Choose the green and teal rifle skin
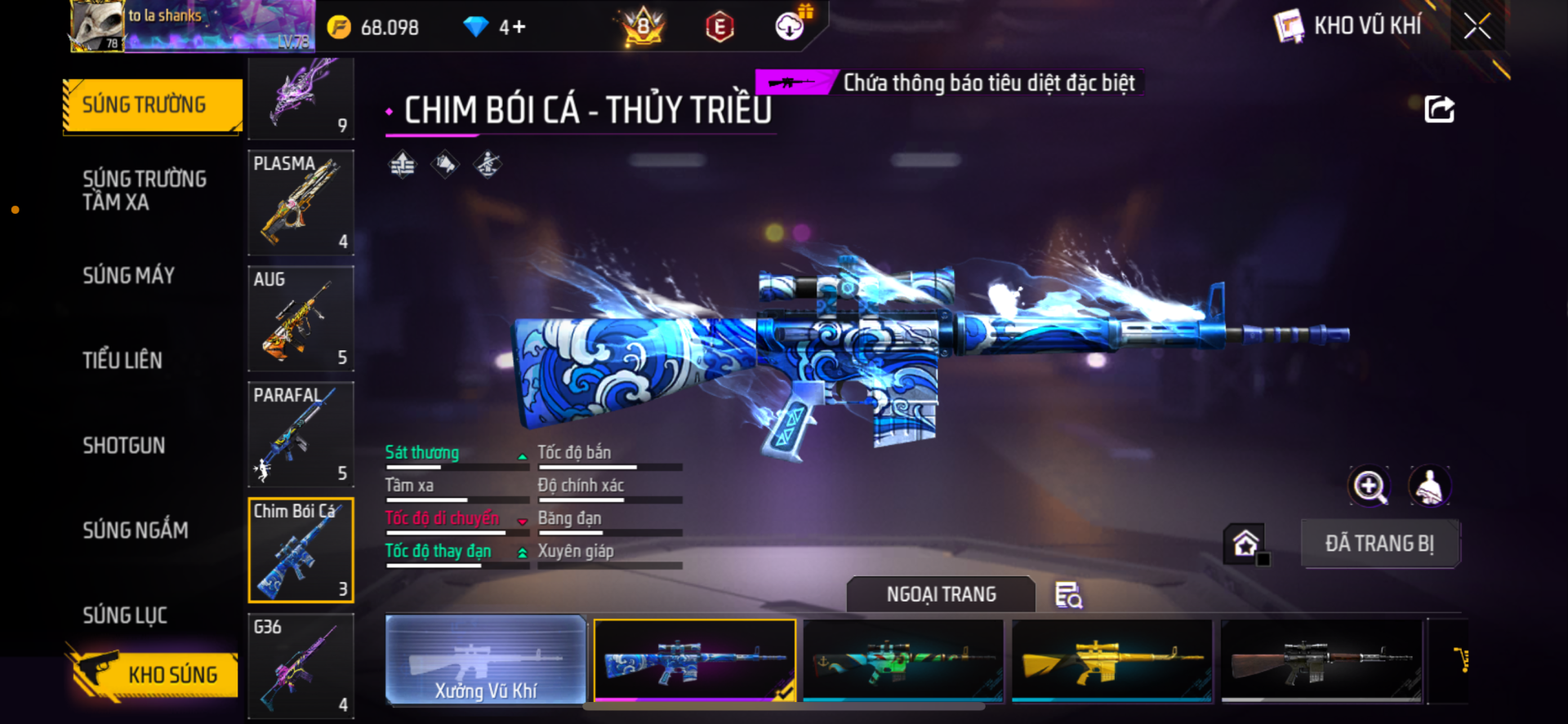1568x724 pixels. [902, 660]
